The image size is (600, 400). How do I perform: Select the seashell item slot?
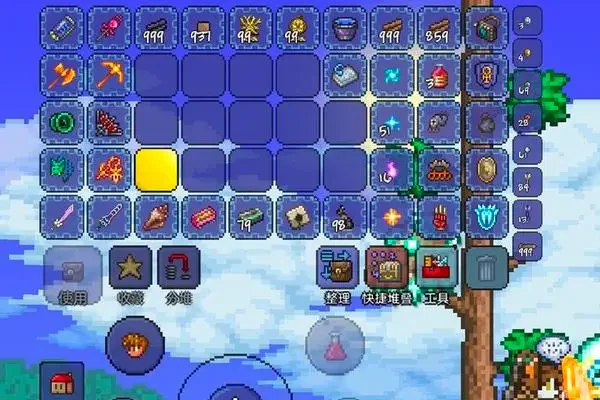tap(156, 215)
